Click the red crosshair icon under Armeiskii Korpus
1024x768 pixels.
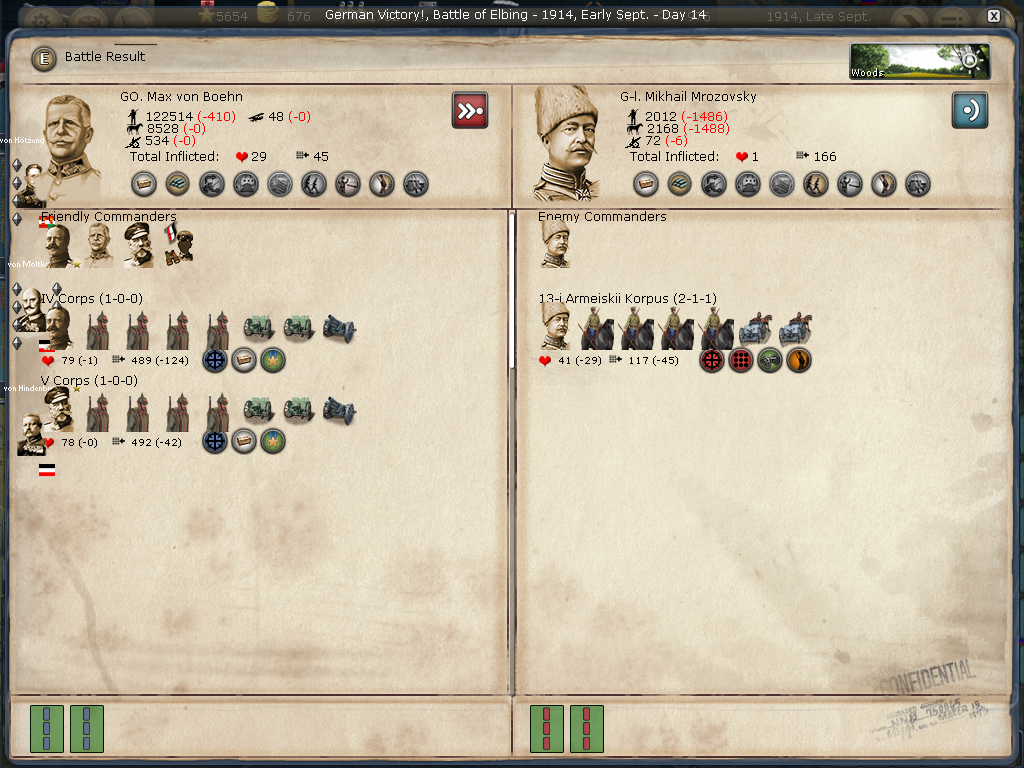(712, 360)
